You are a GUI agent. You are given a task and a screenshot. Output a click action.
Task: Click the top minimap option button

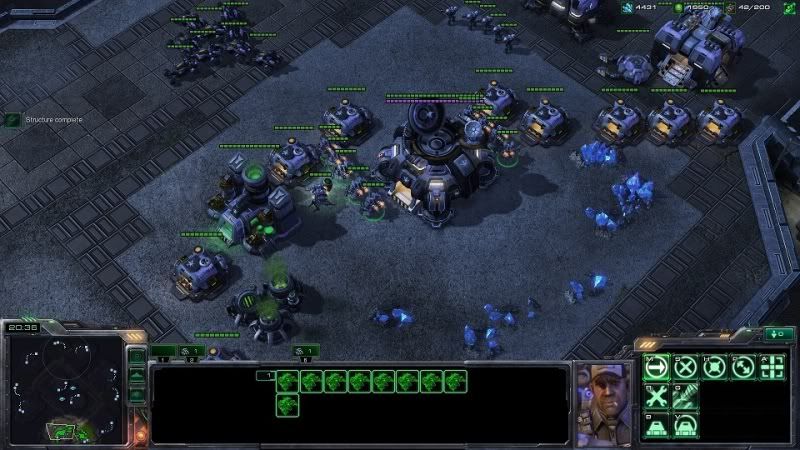click(x=137, y=357)
